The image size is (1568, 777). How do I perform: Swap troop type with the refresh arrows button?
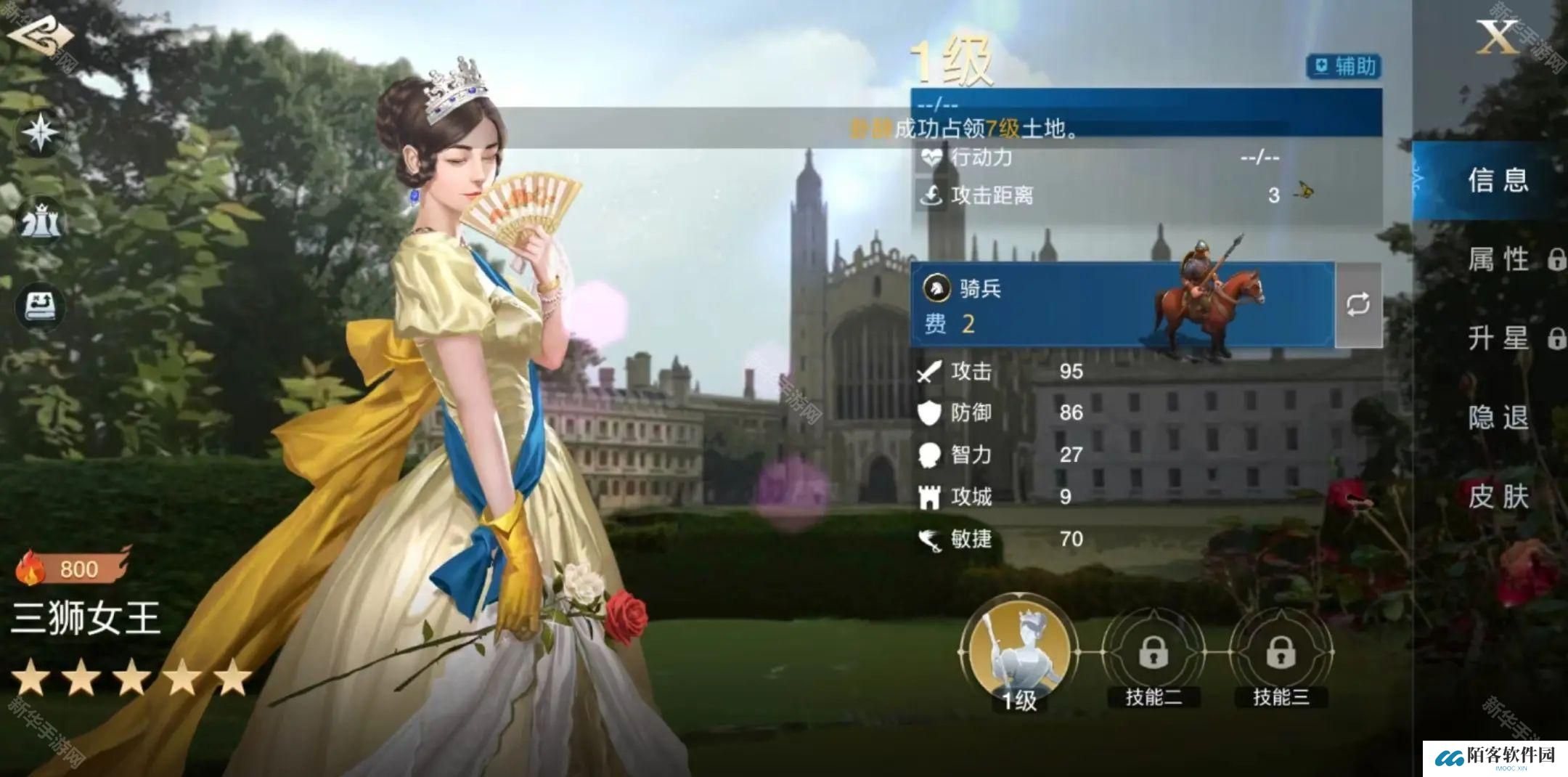point(1357,305)
